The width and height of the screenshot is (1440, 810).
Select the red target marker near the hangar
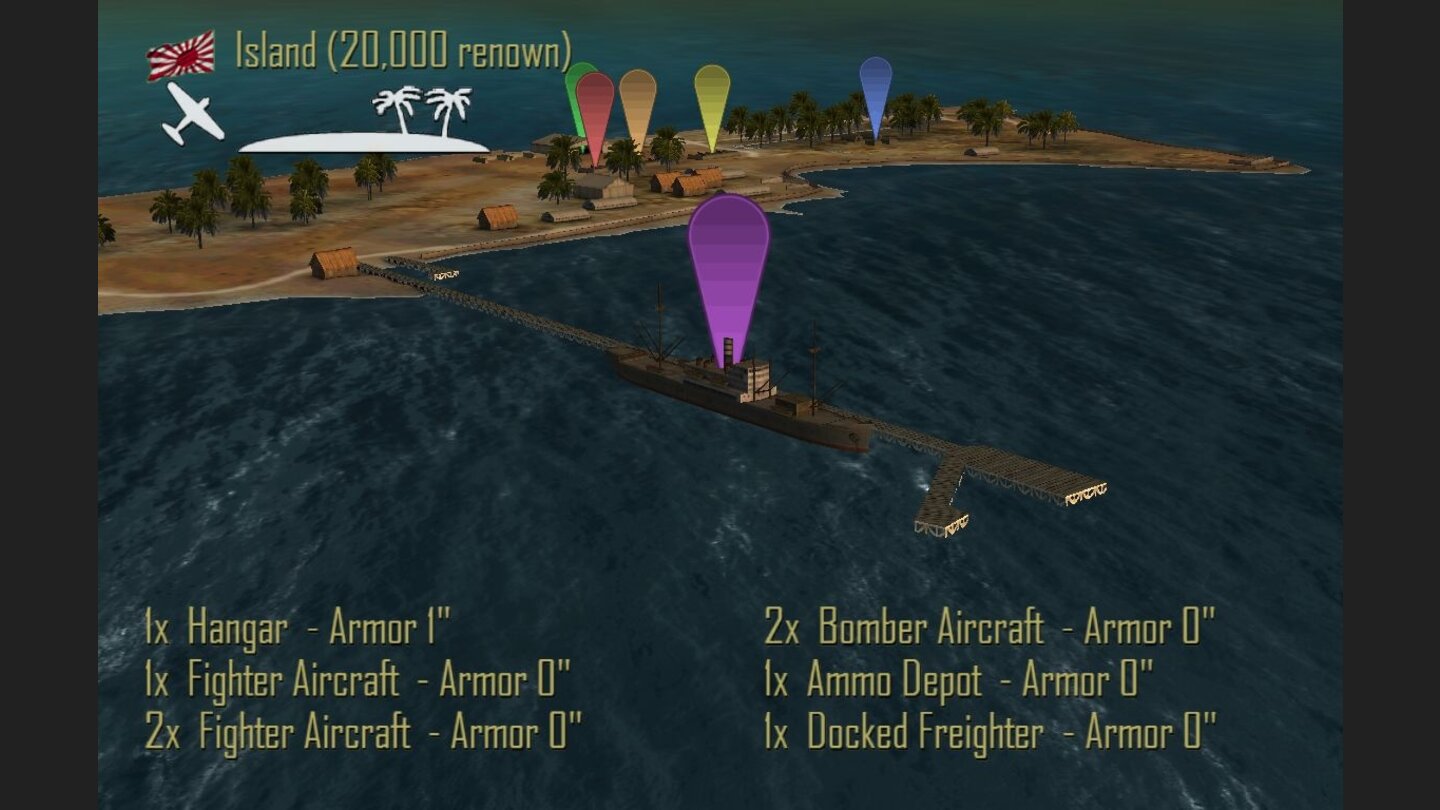pyautogui.click(x=595, y=110)
